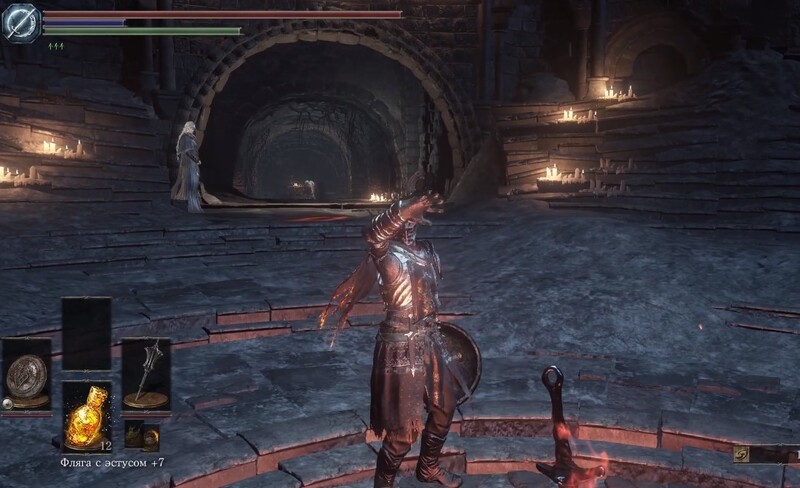Click the empty spell slot above the flask
This screenshot has width=800, height=488.
point(86,333)
